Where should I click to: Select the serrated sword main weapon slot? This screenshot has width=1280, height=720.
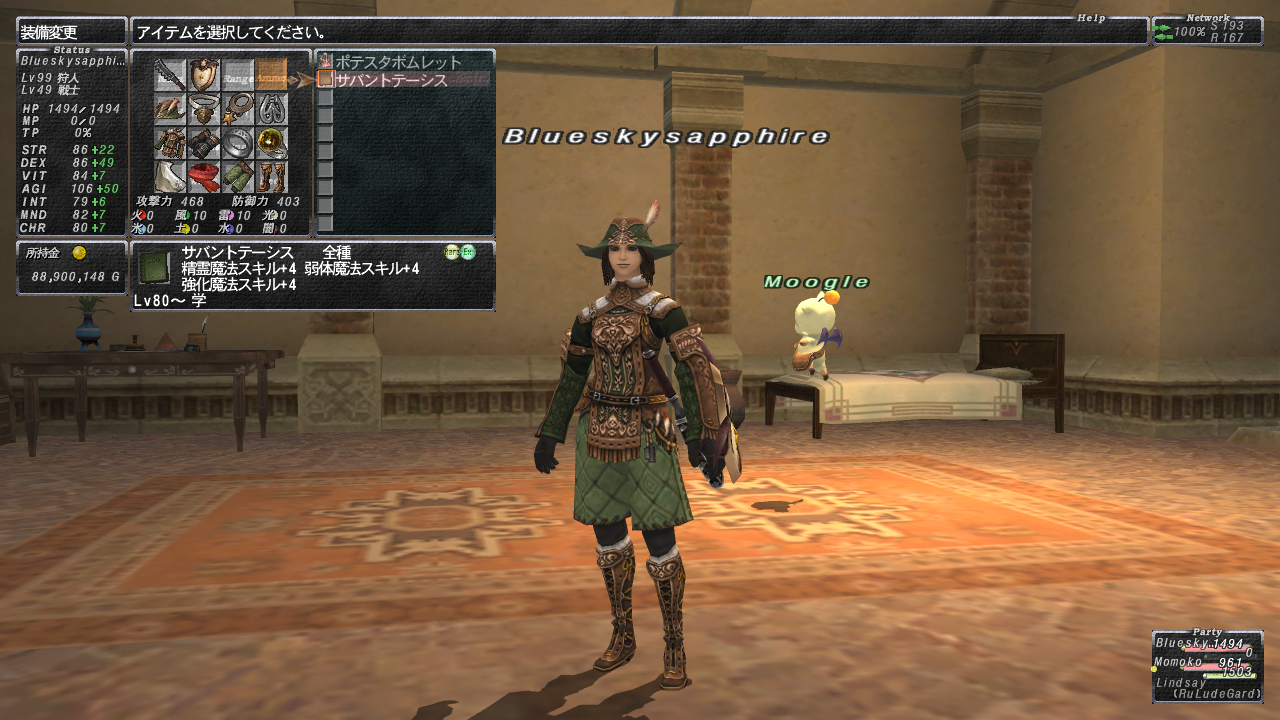[x=170, y=74]
